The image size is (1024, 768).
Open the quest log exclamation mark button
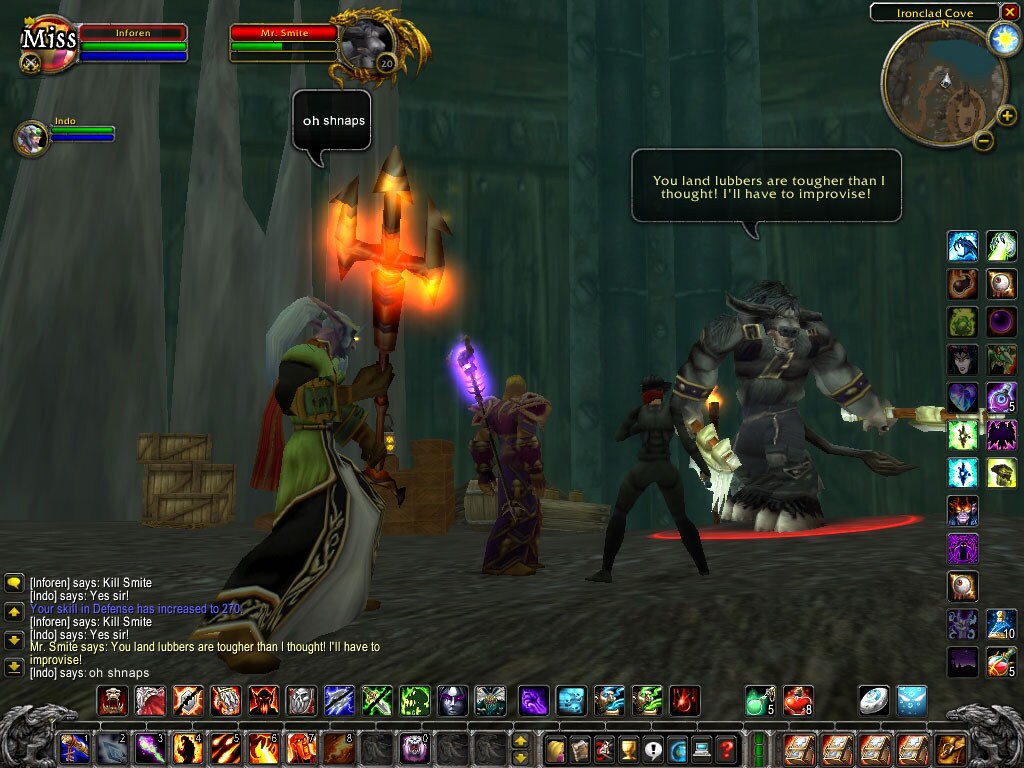point(653,748)
